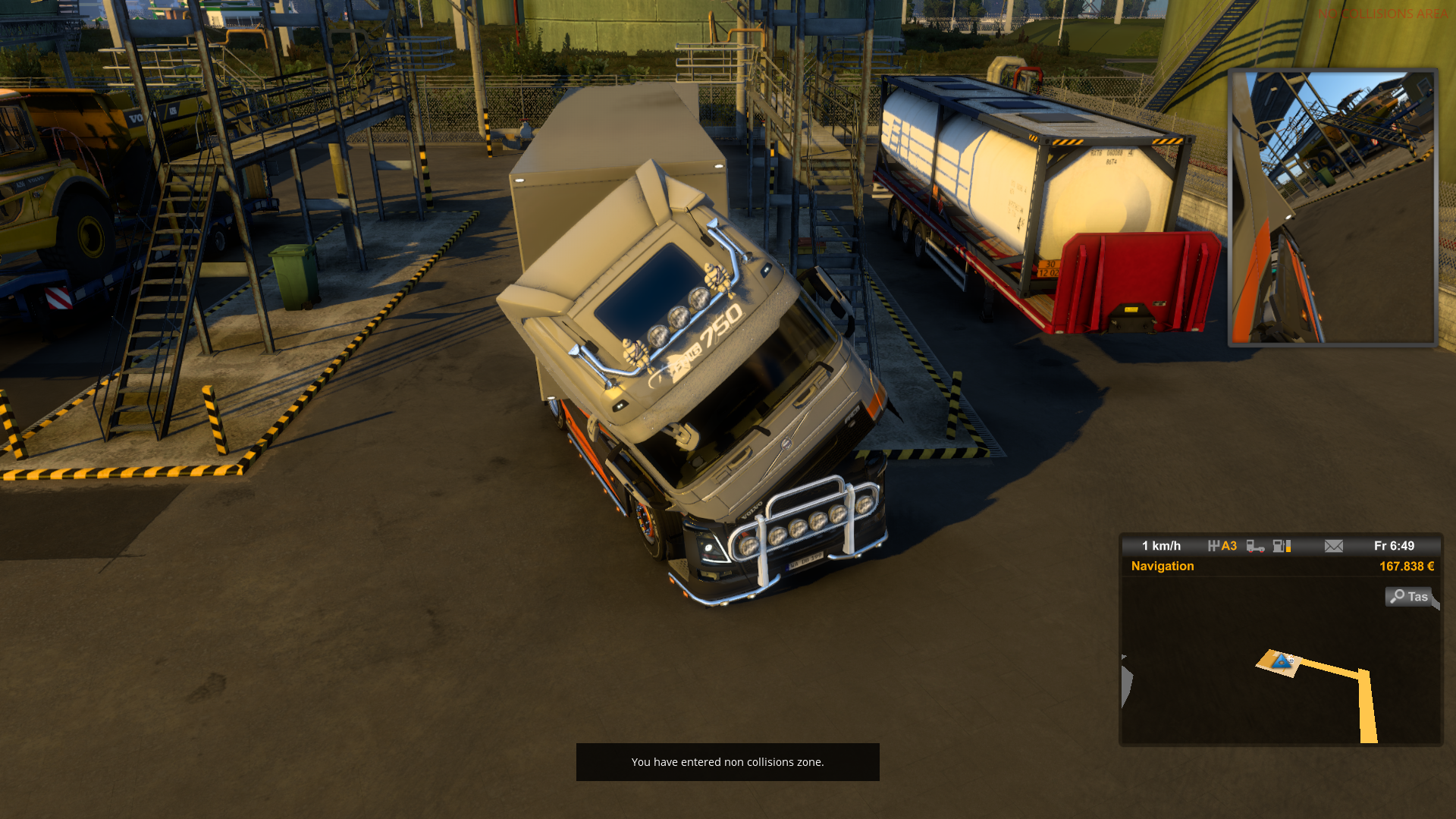Click the fuel pump indicator icon
Image resolution: width=1456 pixels, height=819 pixels.
coord(1282,546)
